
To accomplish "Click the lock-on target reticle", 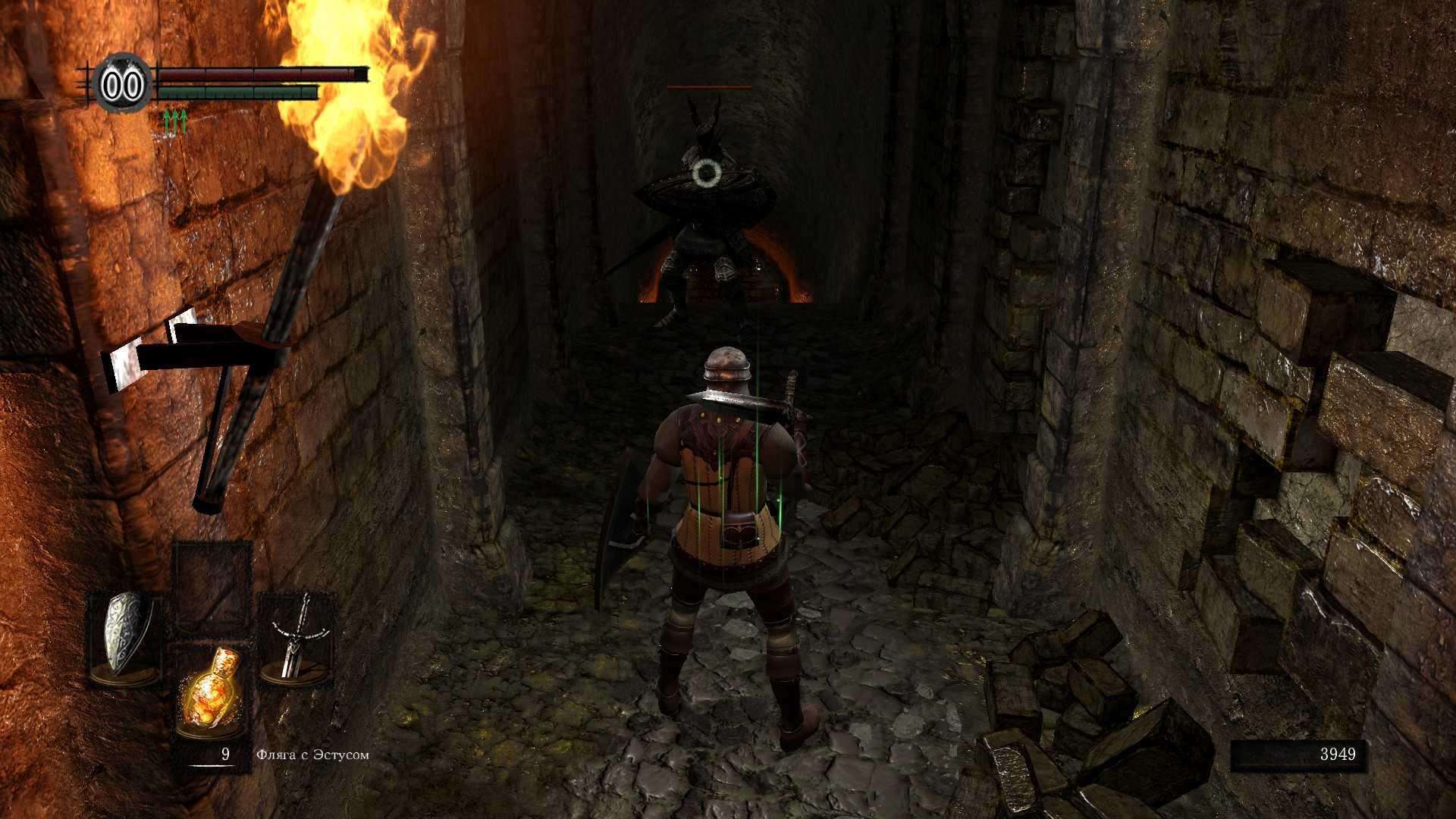I will coord(707,174).
